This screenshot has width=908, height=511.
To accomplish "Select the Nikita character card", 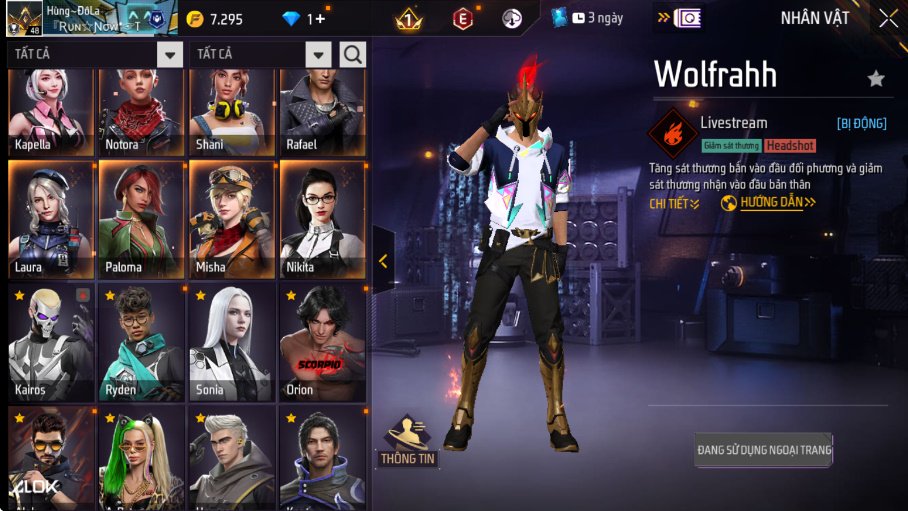I will [322, 220].
